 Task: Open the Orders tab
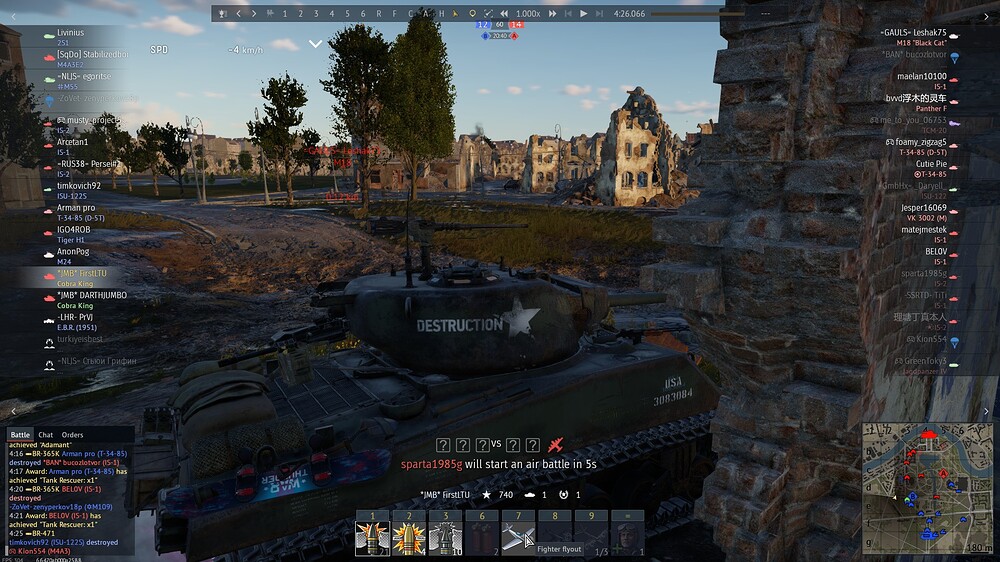(73, 435)
